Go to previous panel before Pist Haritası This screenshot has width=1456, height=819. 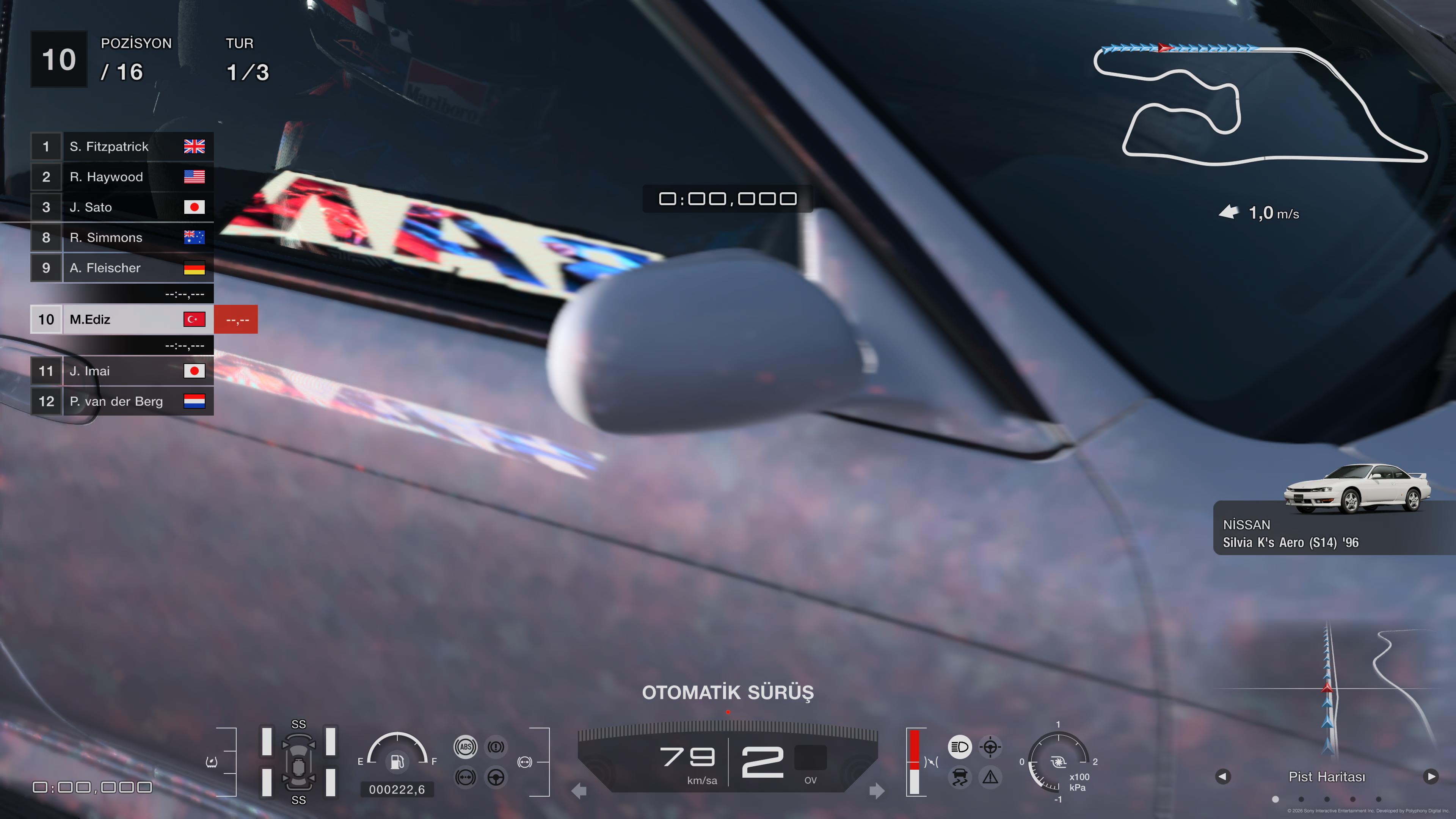click(1222, 777)
